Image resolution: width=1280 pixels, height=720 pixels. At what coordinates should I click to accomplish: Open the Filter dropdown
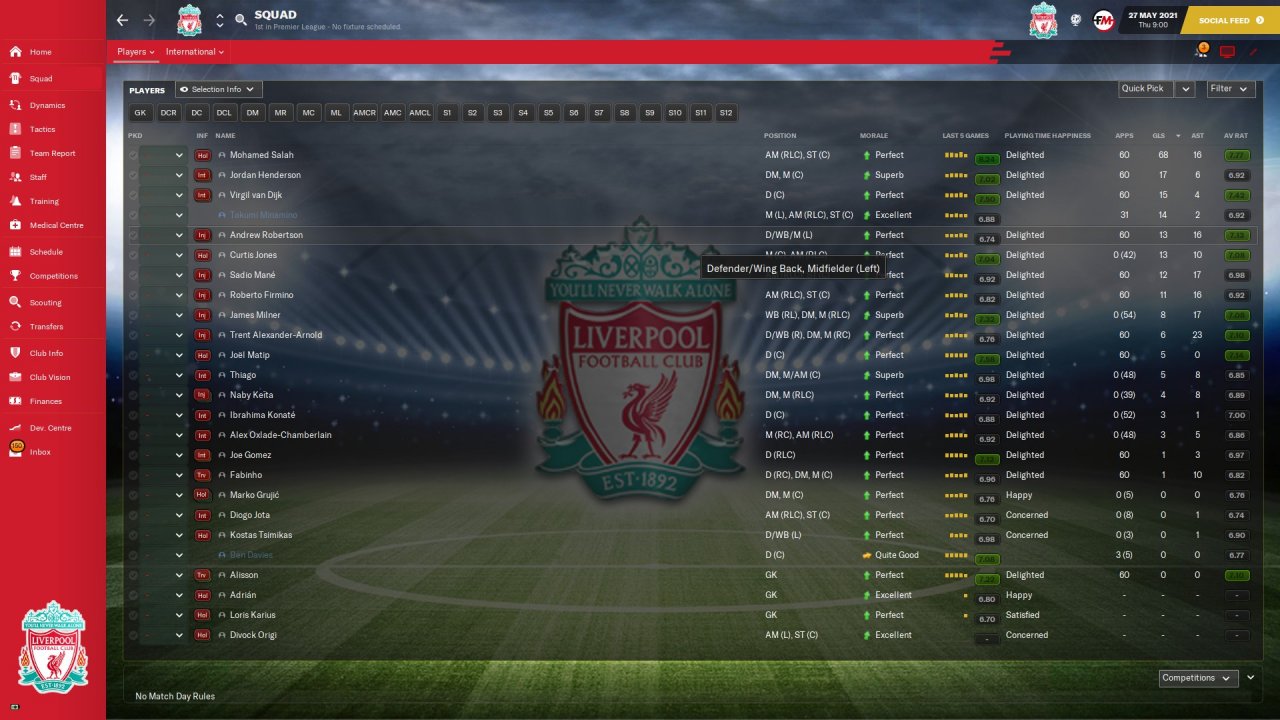click(x=1230, y=89)
